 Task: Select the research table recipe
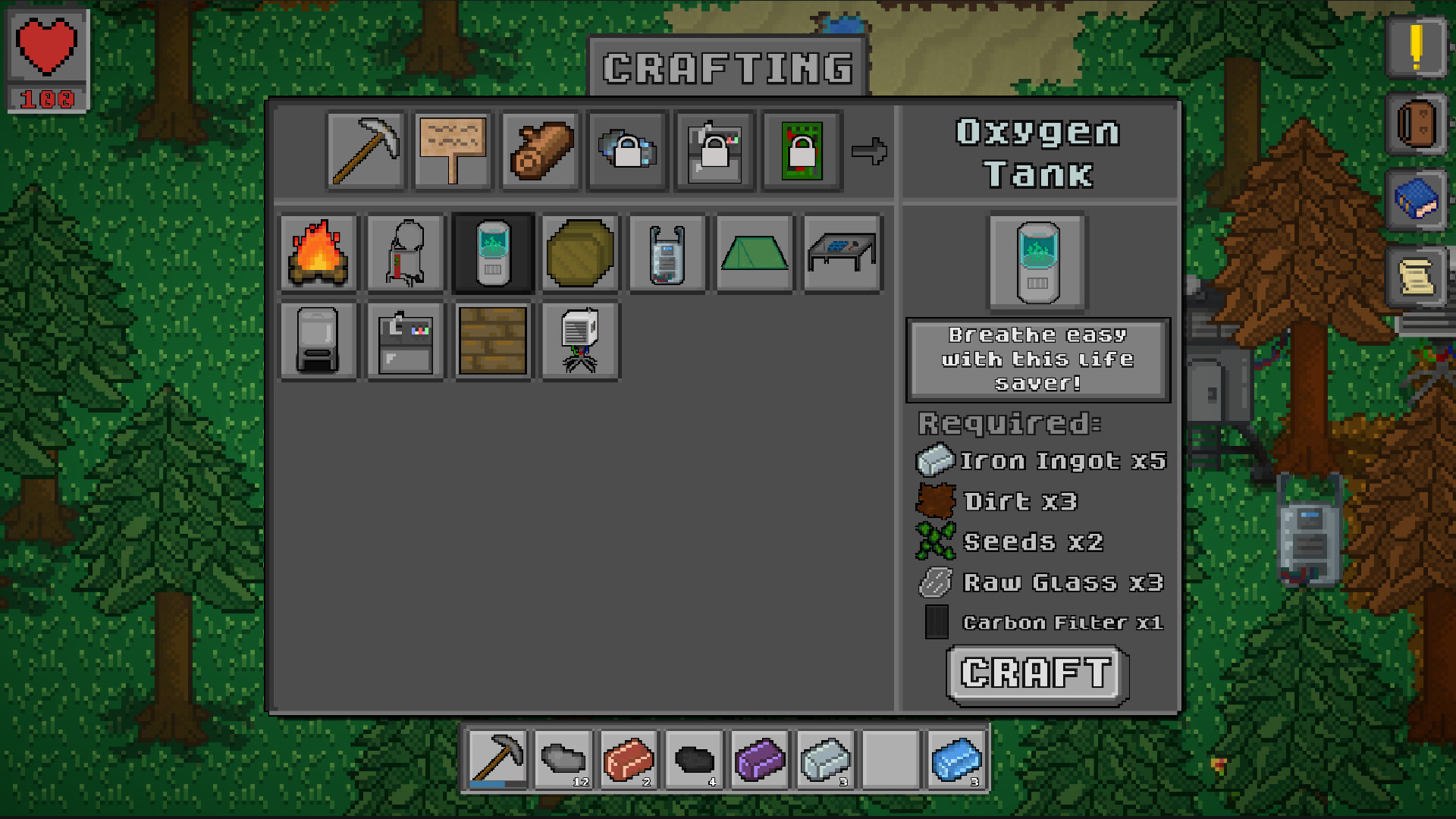click(x=842, y=253)
